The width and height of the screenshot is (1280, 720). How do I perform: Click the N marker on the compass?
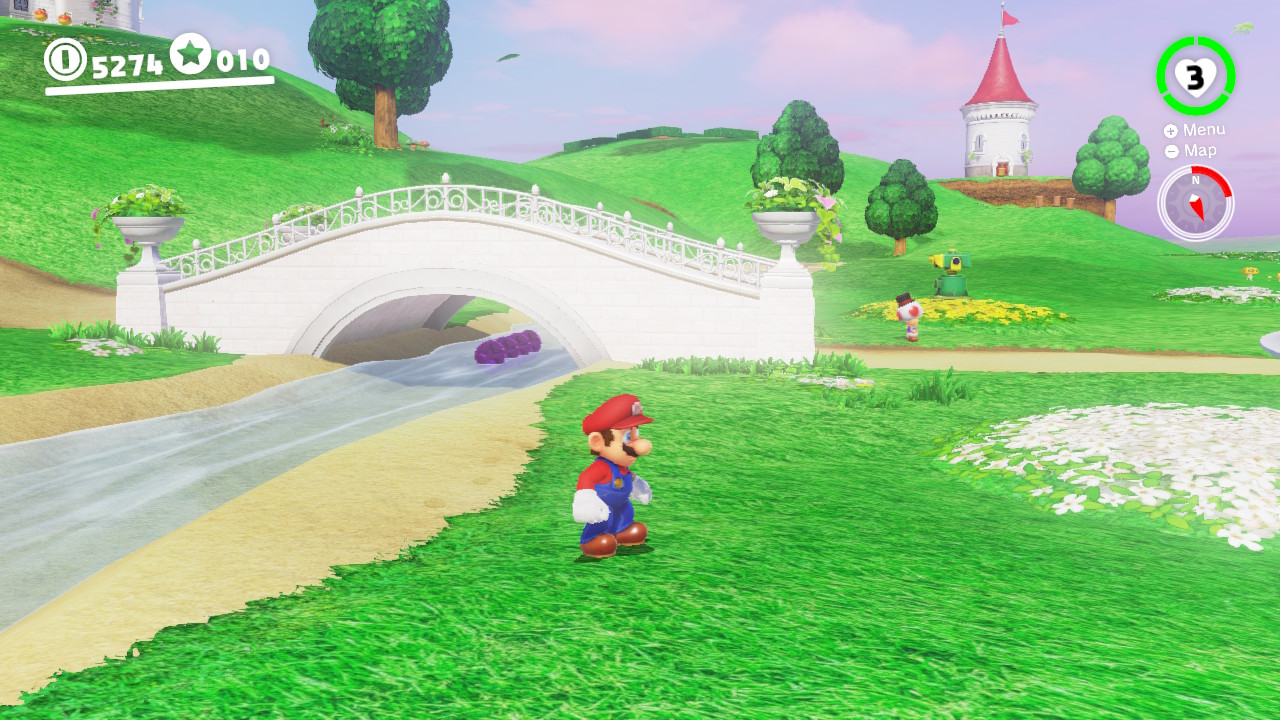pos(1196,182)
